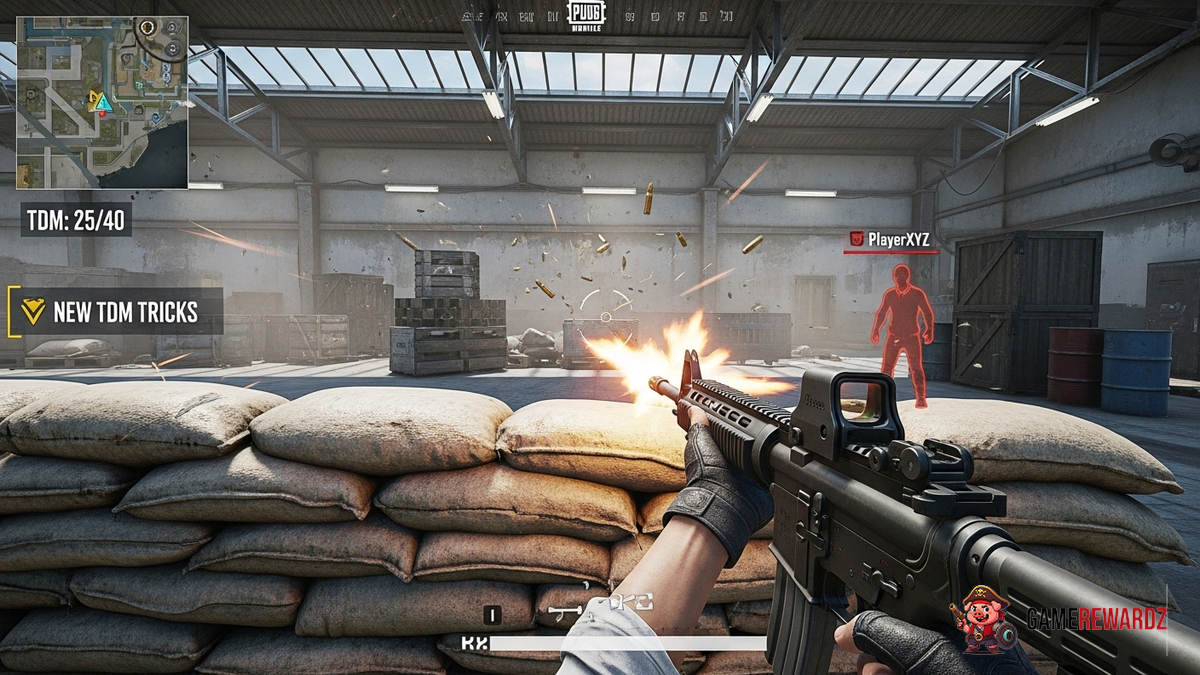This screenshot has width=1200, height=675.
Task: Open the minimap in the corner
Action: pos(102,102)
